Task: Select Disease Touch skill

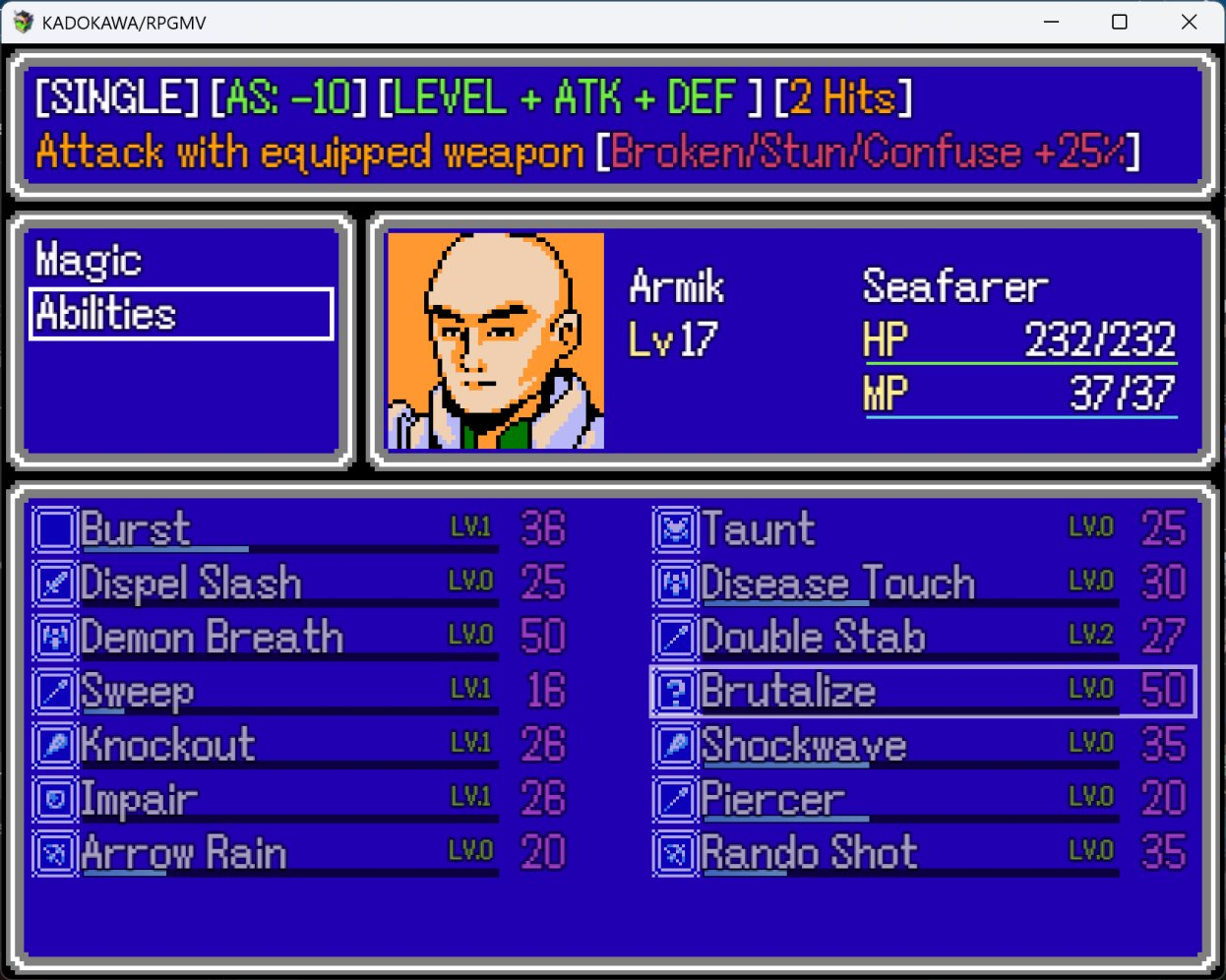Action: [x=886, y=582]
